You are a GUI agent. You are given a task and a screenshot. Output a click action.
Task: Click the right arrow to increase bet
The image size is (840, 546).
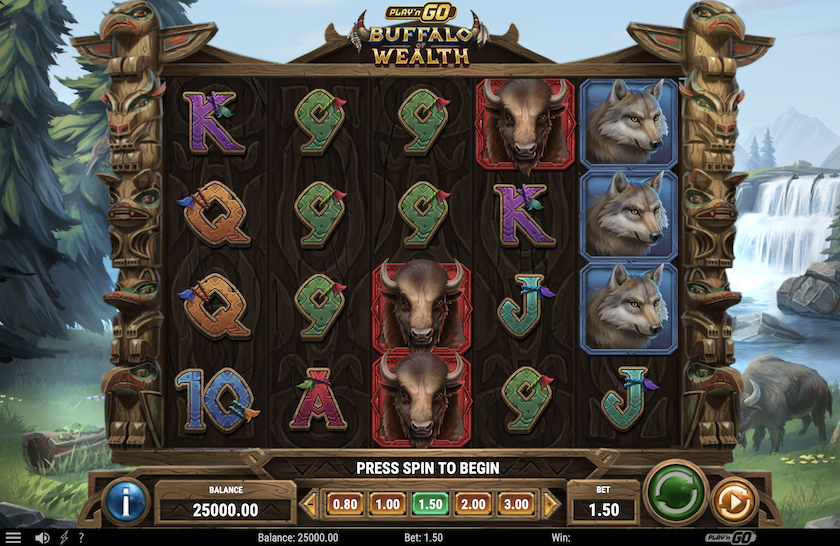(x=551, y=504)
